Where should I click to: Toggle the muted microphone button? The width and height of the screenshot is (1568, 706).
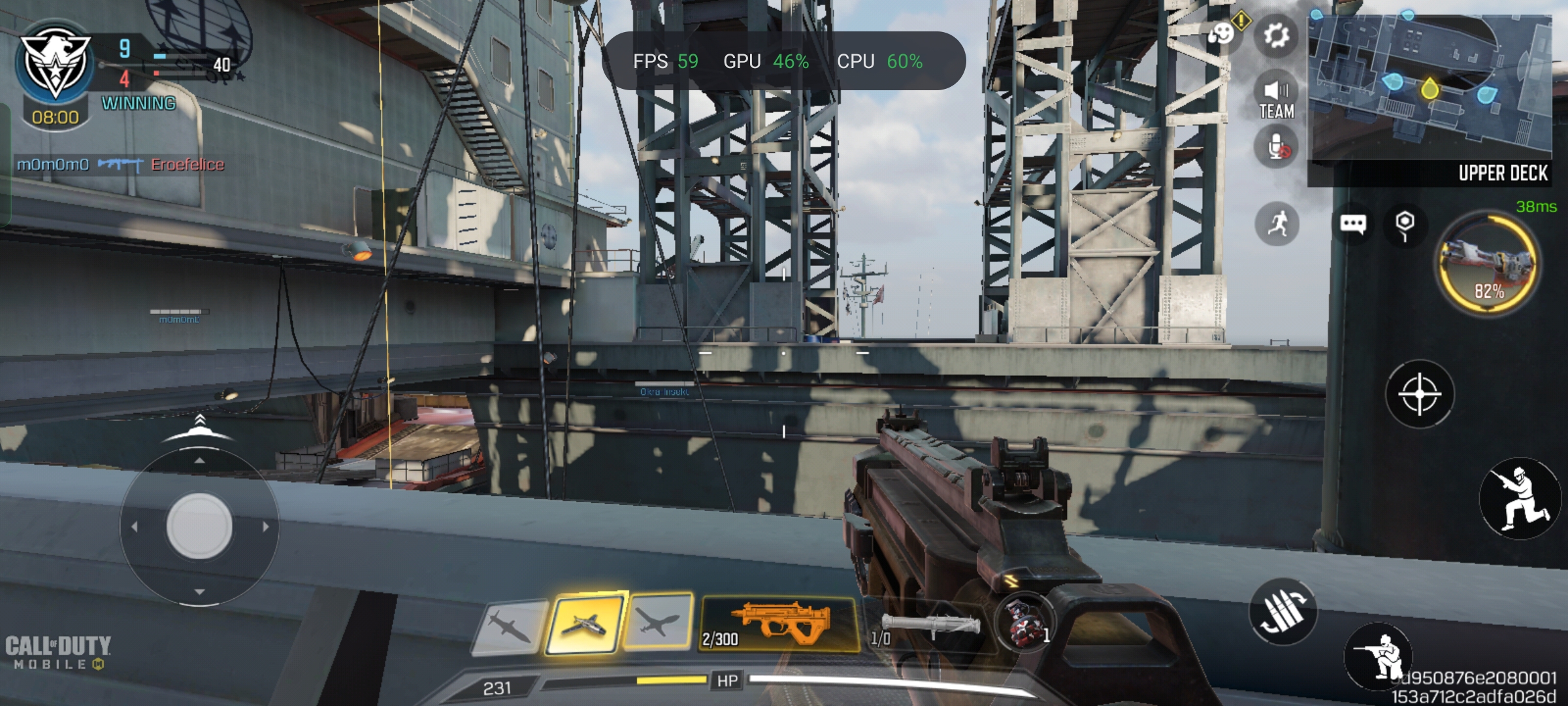click(x=1277, y=148)
